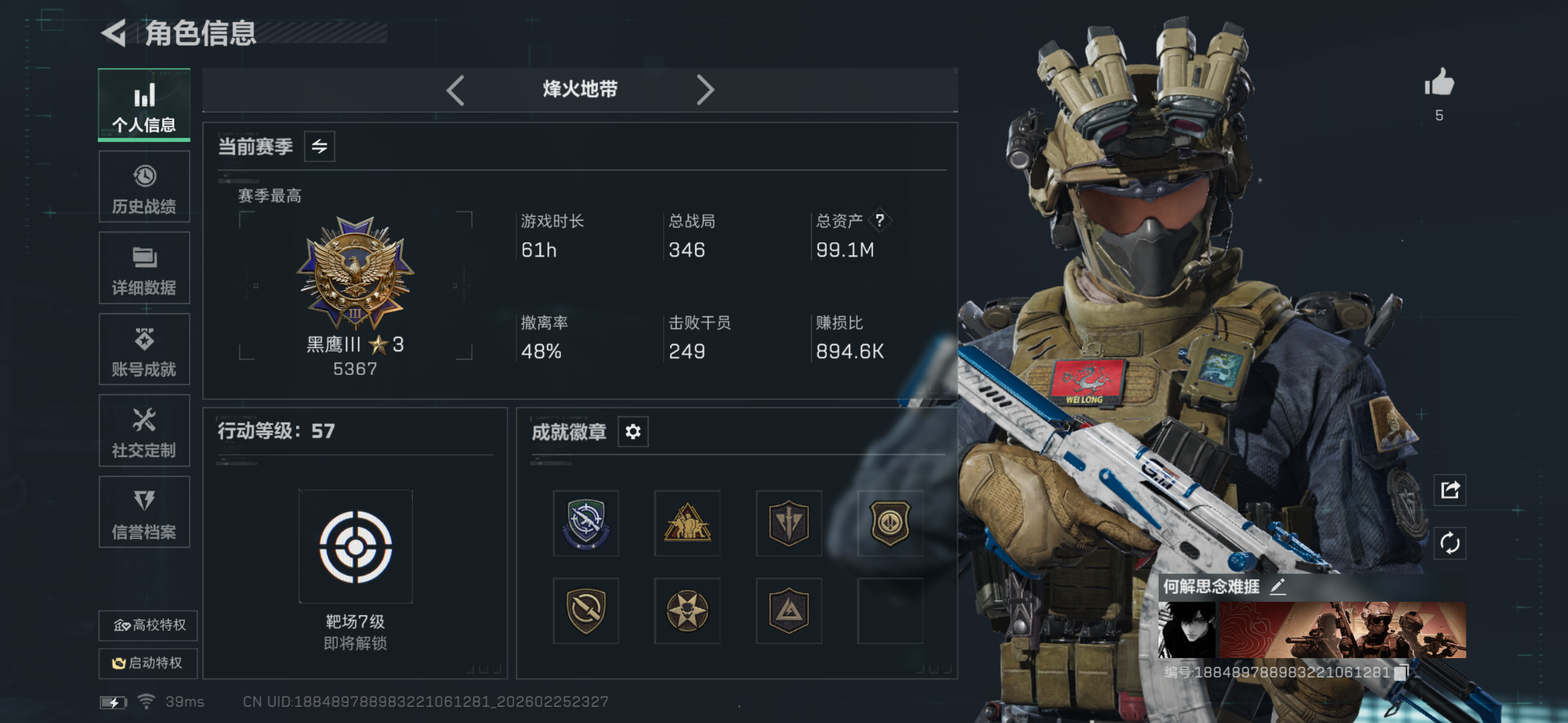Click the 启动特权 launch privileges button

[147, 664]
